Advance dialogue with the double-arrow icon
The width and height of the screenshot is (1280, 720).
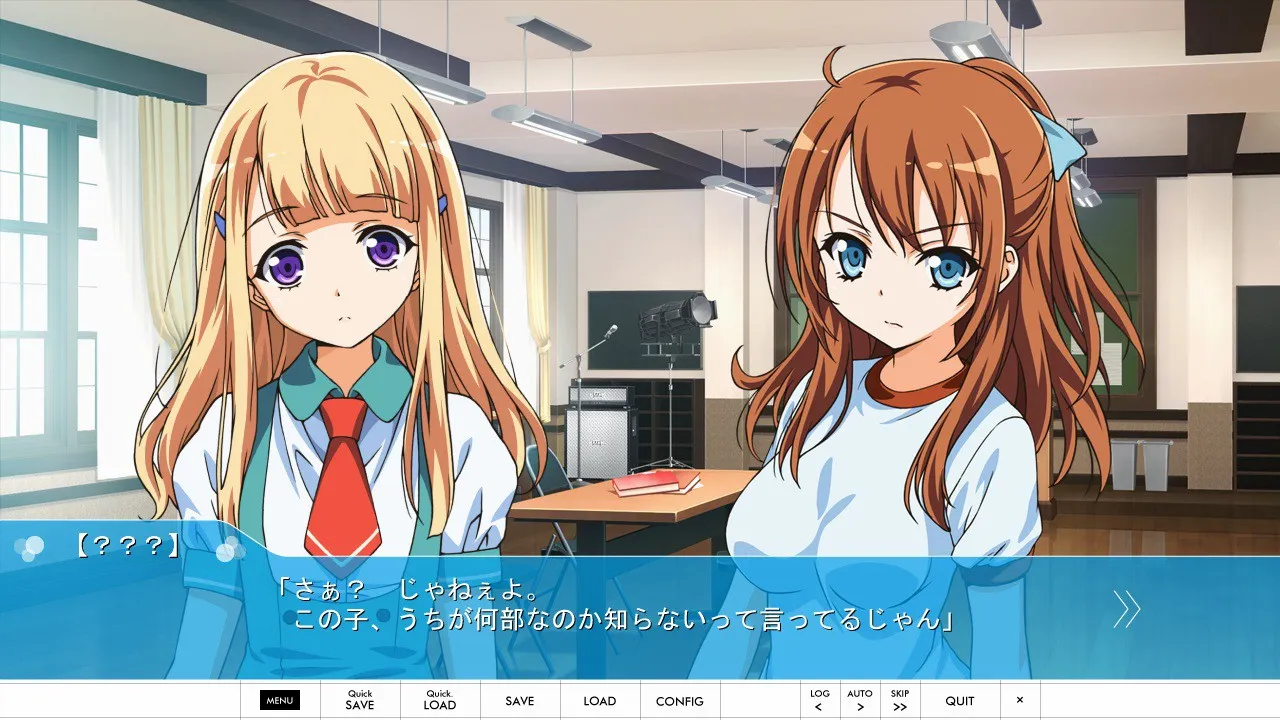pos(1127,608)
